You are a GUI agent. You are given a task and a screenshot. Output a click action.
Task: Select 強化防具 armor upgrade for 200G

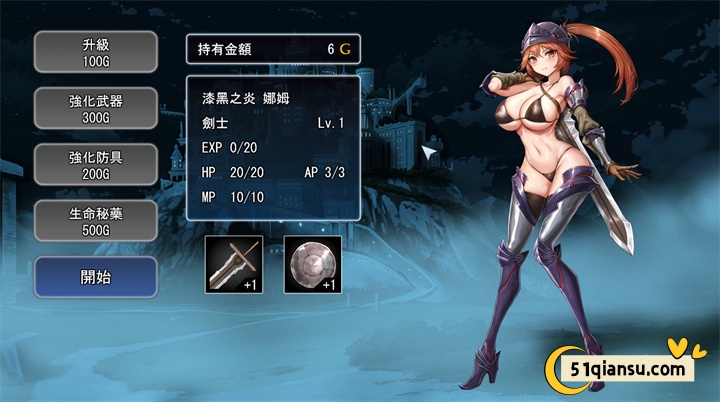tap(96, 164)
